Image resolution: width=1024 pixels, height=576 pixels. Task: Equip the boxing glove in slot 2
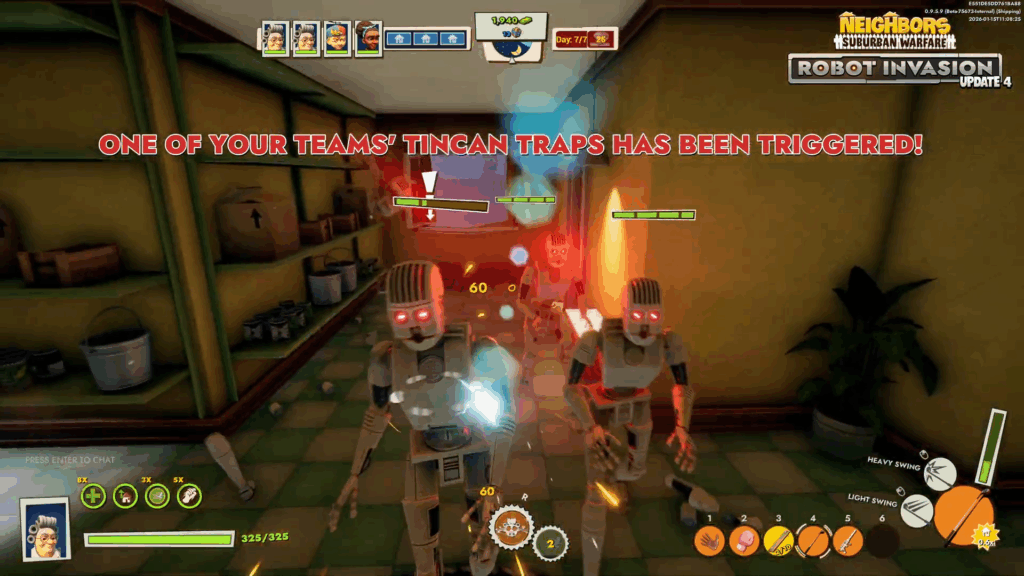(744, 541)
